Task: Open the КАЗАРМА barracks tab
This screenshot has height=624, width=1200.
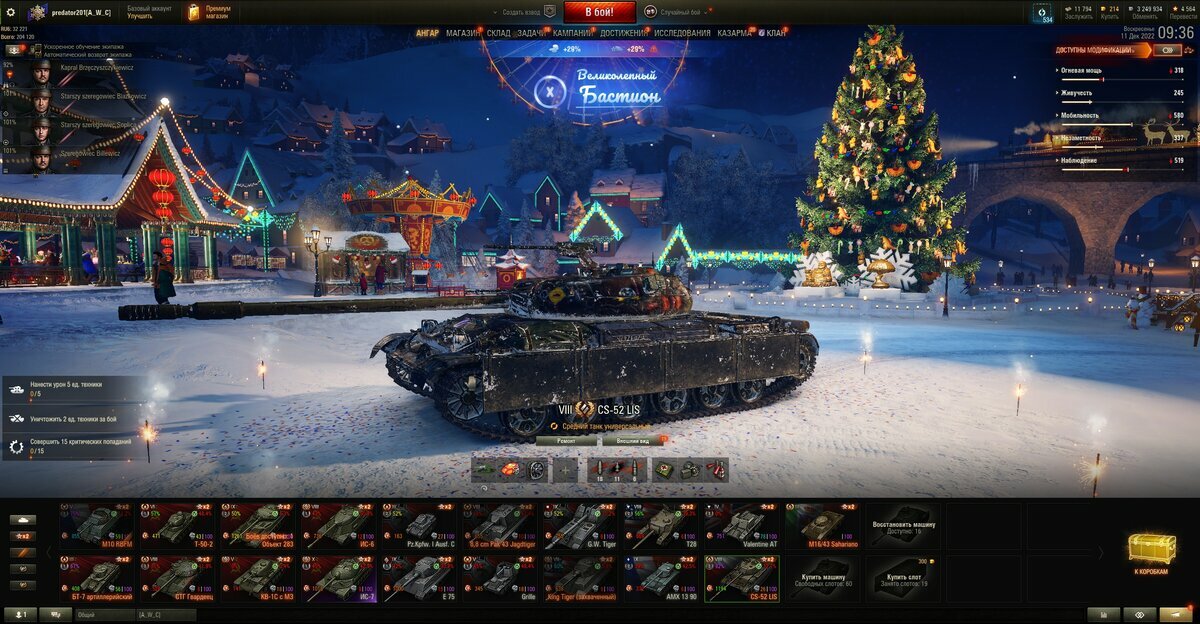Action: point(734,33)
